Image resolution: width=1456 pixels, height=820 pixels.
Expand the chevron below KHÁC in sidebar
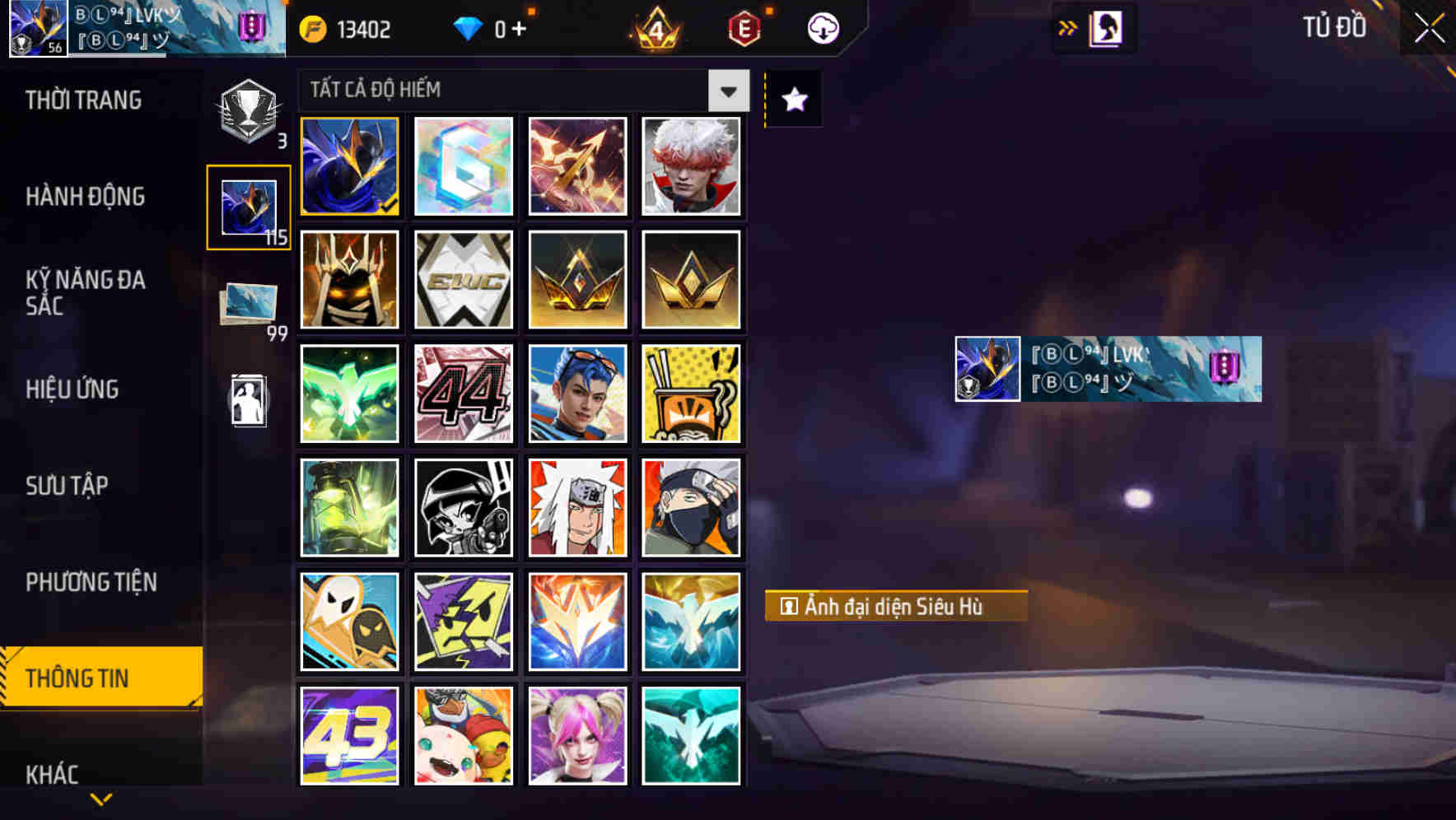(100, 799)
